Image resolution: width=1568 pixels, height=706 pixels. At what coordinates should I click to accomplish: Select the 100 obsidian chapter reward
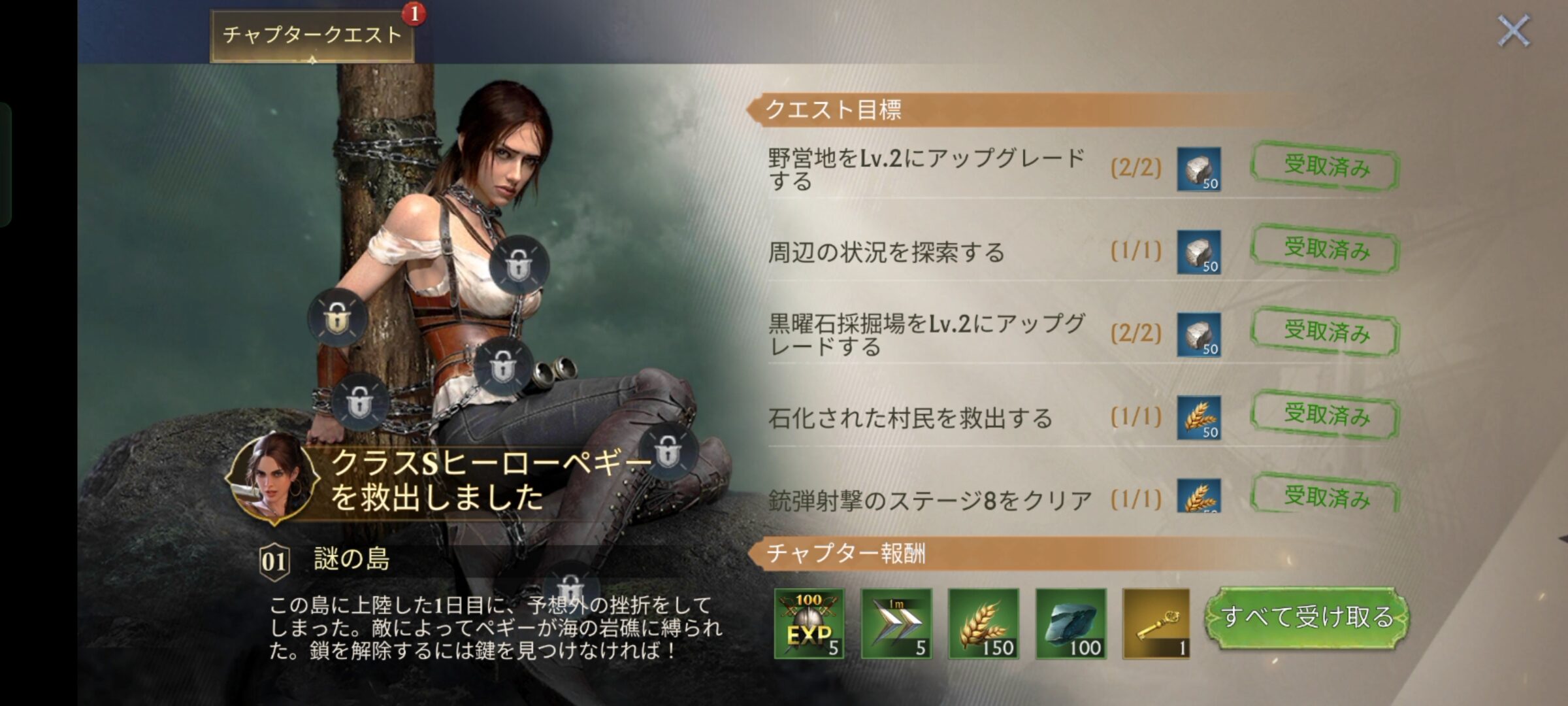click(x=1071, y=623)
